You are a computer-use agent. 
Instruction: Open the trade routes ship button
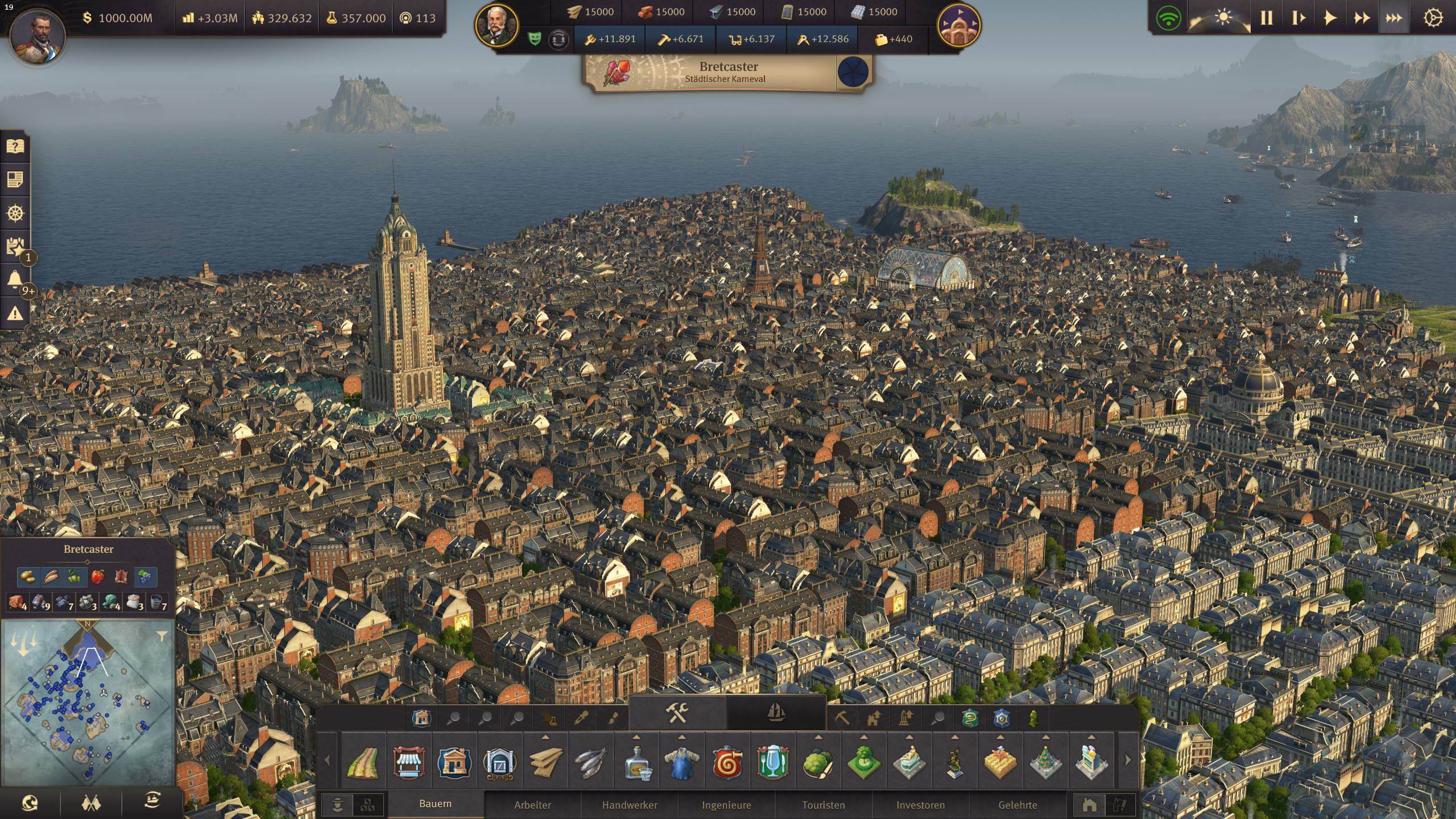152,801
